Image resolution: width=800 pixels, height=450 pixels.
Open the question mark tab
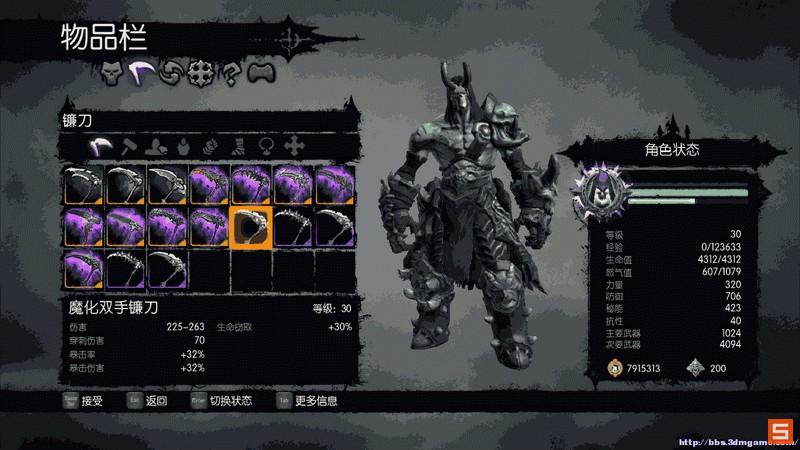point(231,72)
